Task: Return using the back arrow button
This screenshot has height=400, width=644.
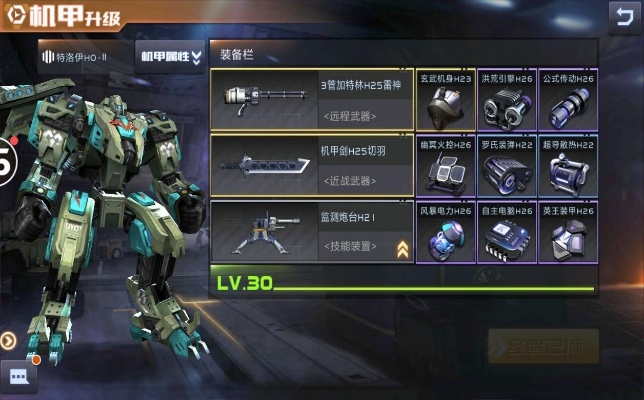Action: 621,15
